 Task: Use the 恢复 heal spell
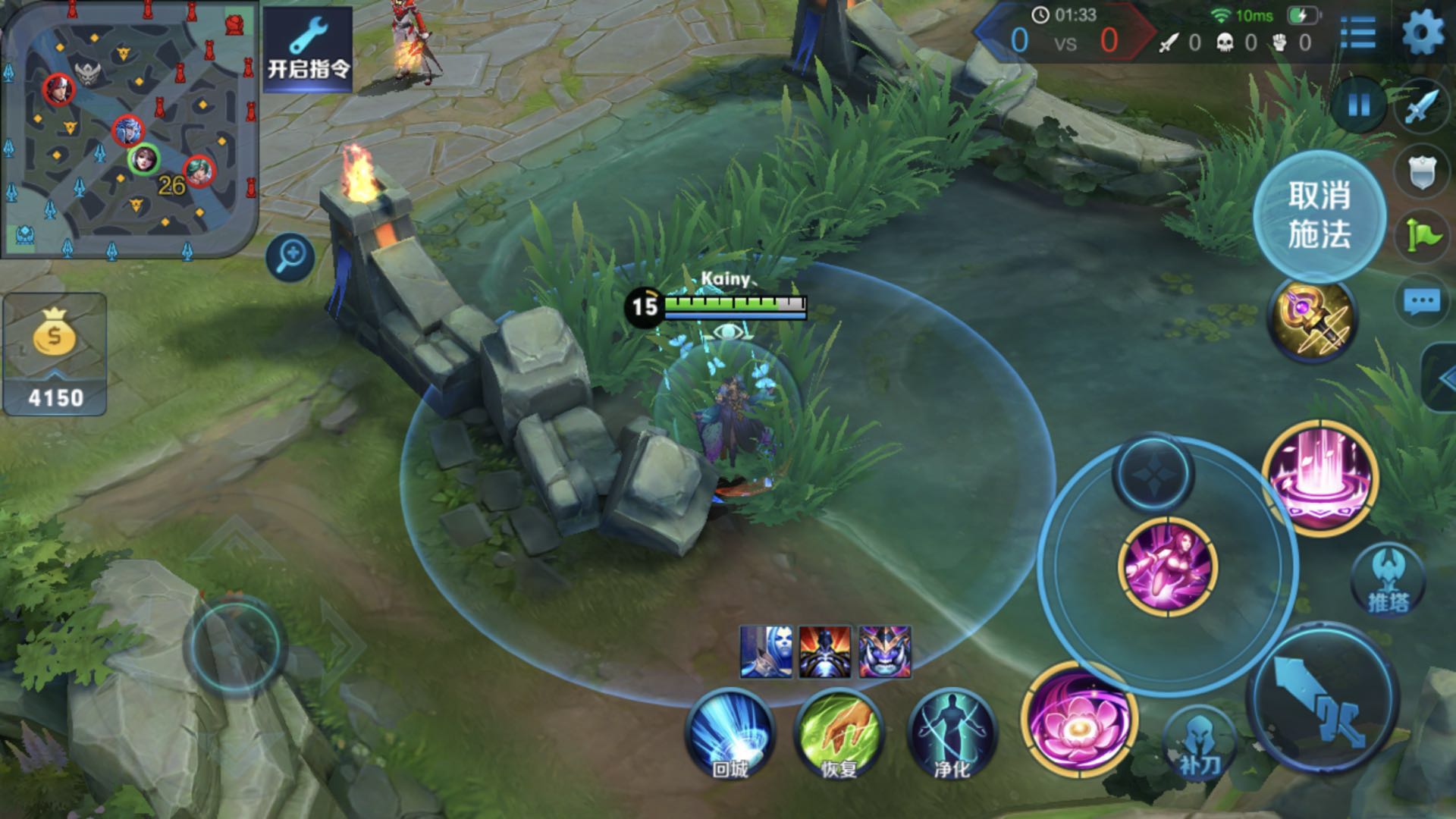(839, 734)
